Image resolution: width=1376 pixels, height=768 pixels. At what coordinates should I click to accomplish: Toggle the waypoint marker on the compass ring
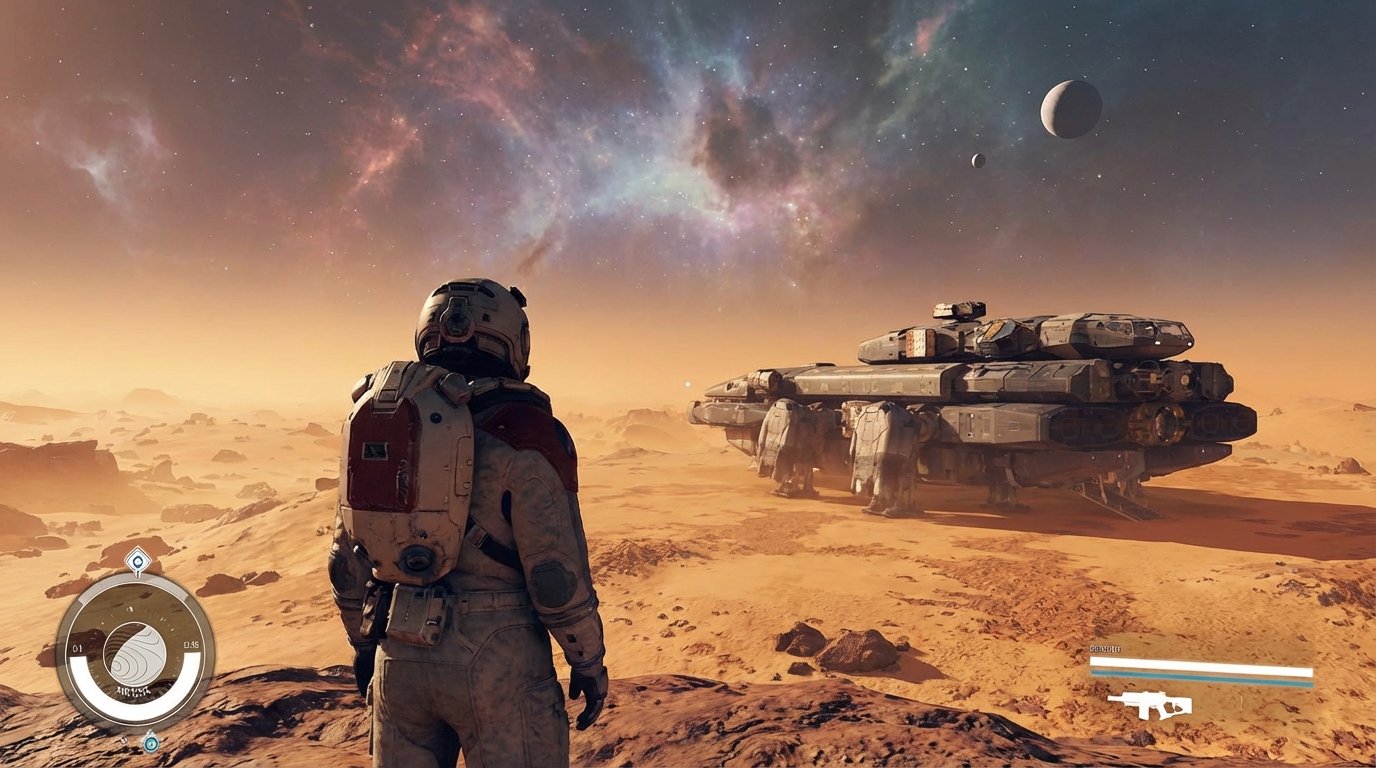pos(138,562)
